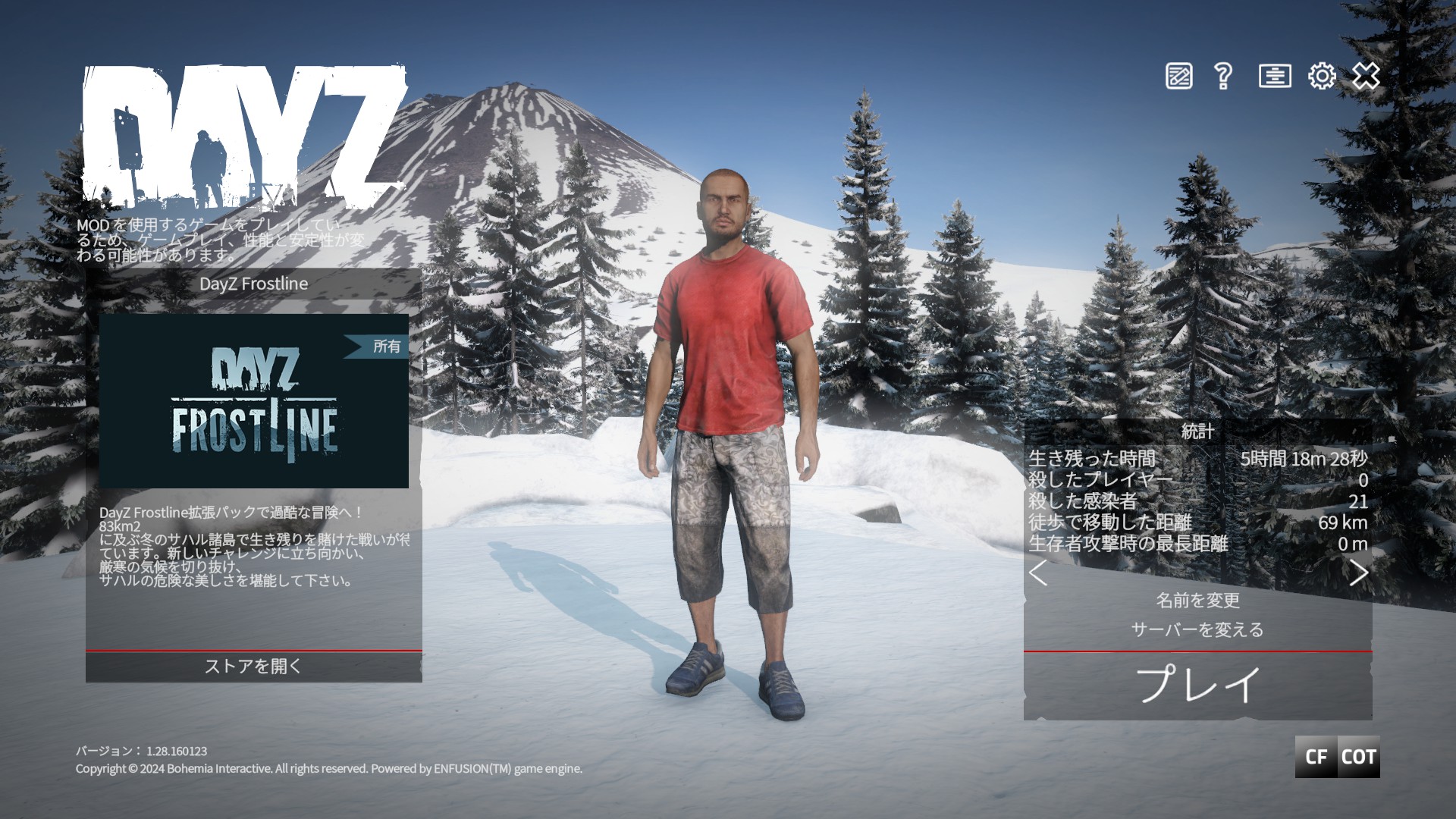Open the ストアを開く store button
Screen dimensions: 1456x819
click(253, 667)
